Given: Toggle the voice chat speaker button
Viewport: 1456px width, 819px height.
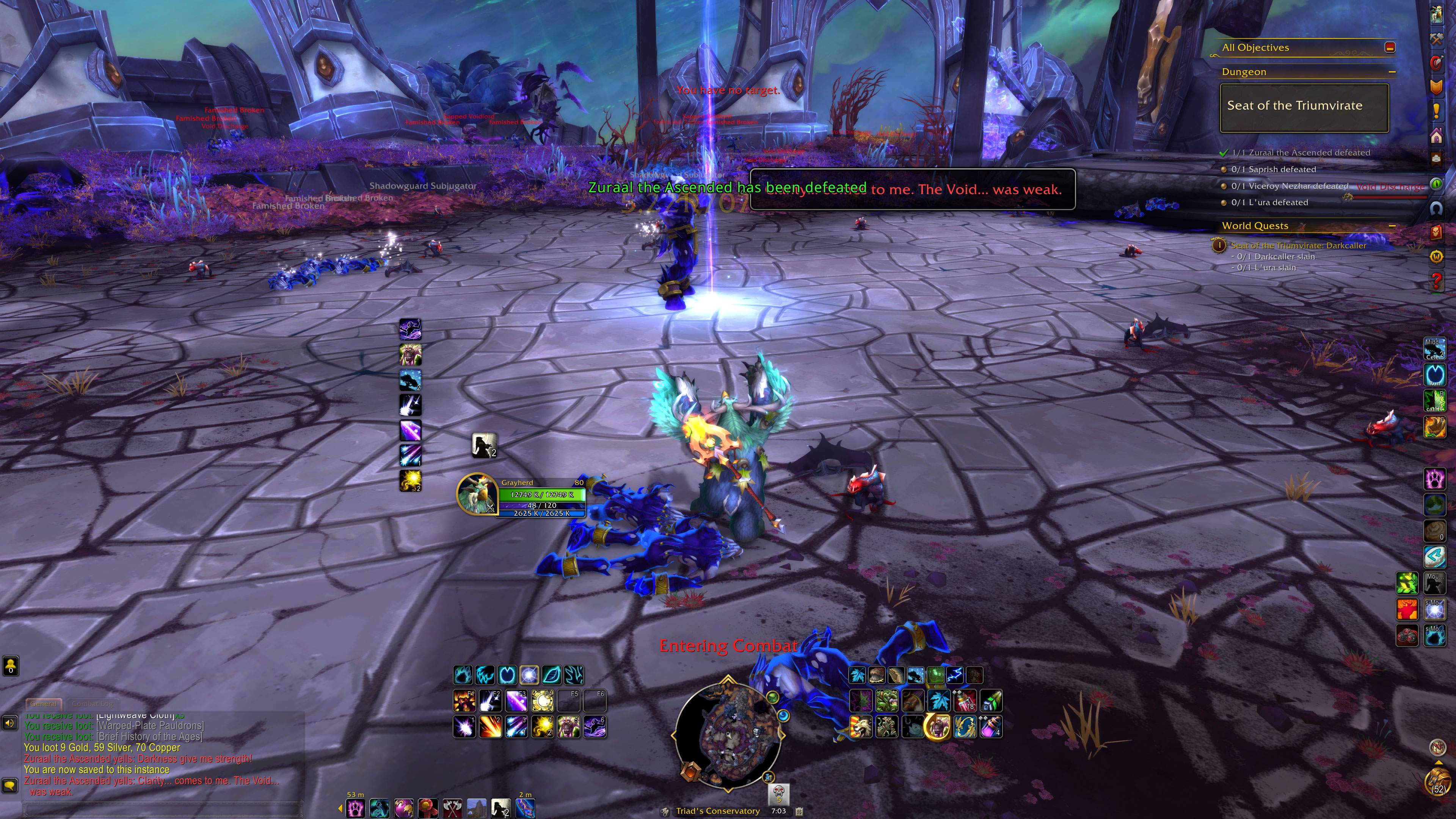Looking at the screenshot, I should pyautogui.click(x=9, y=723).
